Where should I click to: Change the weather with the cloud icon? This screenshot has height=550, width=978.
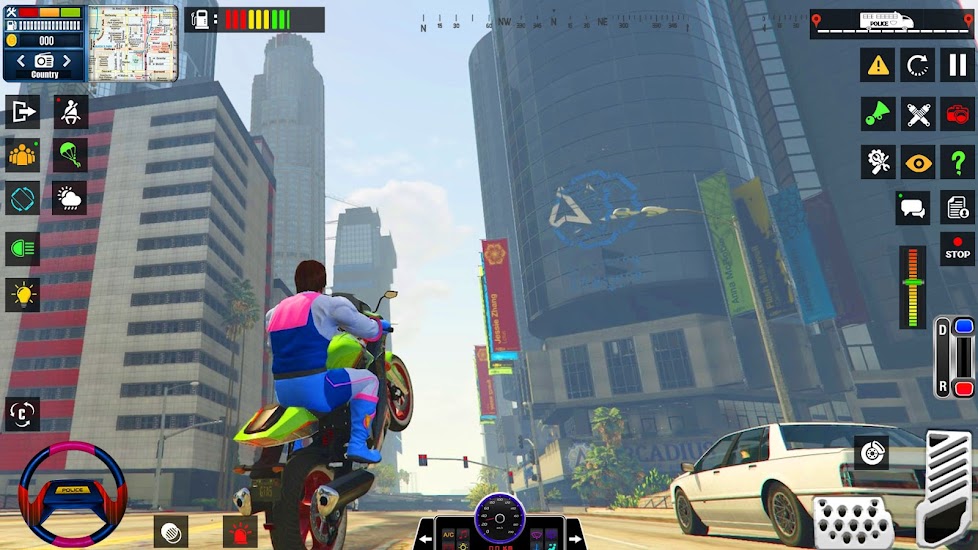(x=70, y=198)
